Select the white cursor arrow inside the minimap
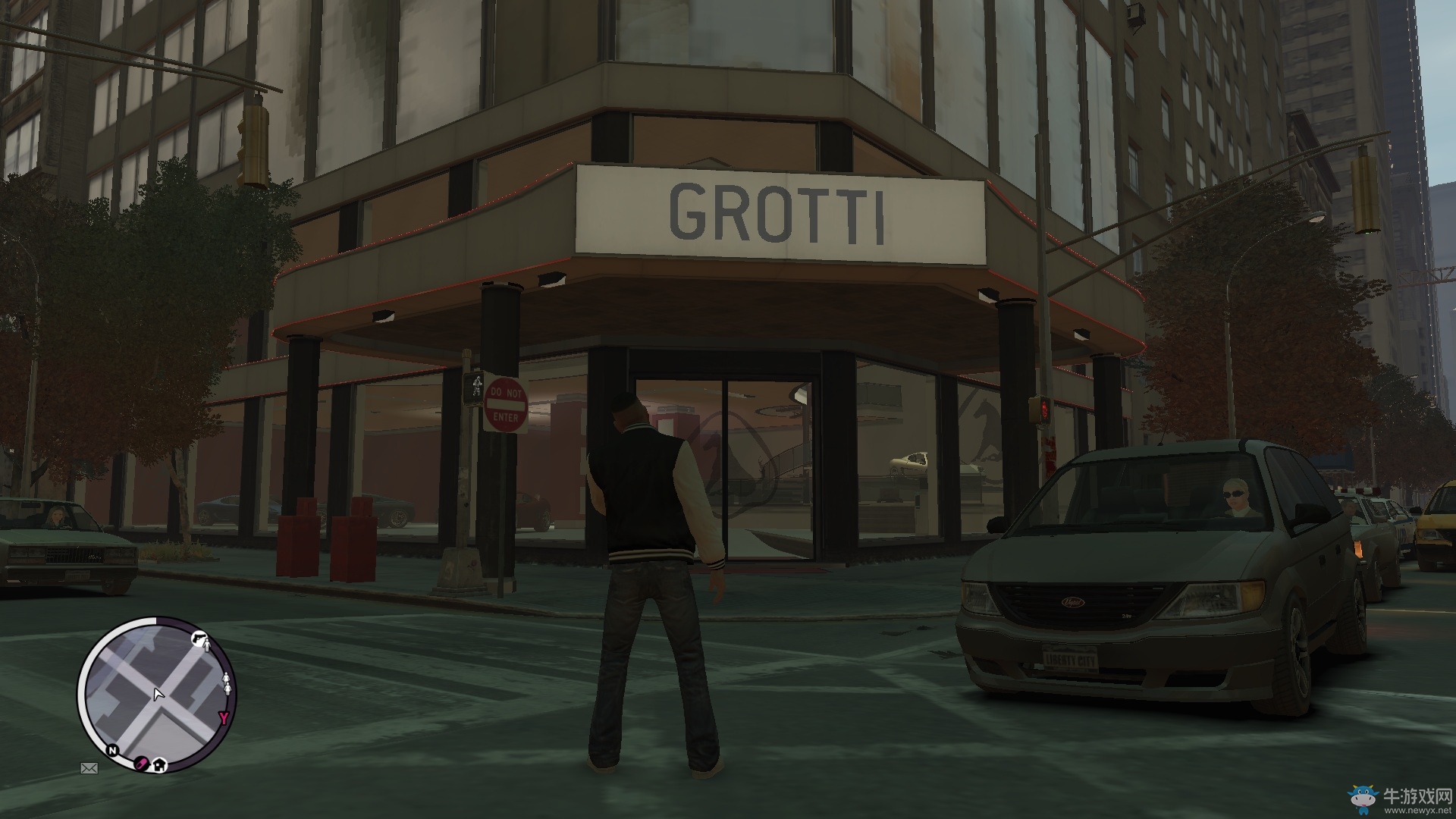This screenshot has width=1456, height=819. click(158, 695)
